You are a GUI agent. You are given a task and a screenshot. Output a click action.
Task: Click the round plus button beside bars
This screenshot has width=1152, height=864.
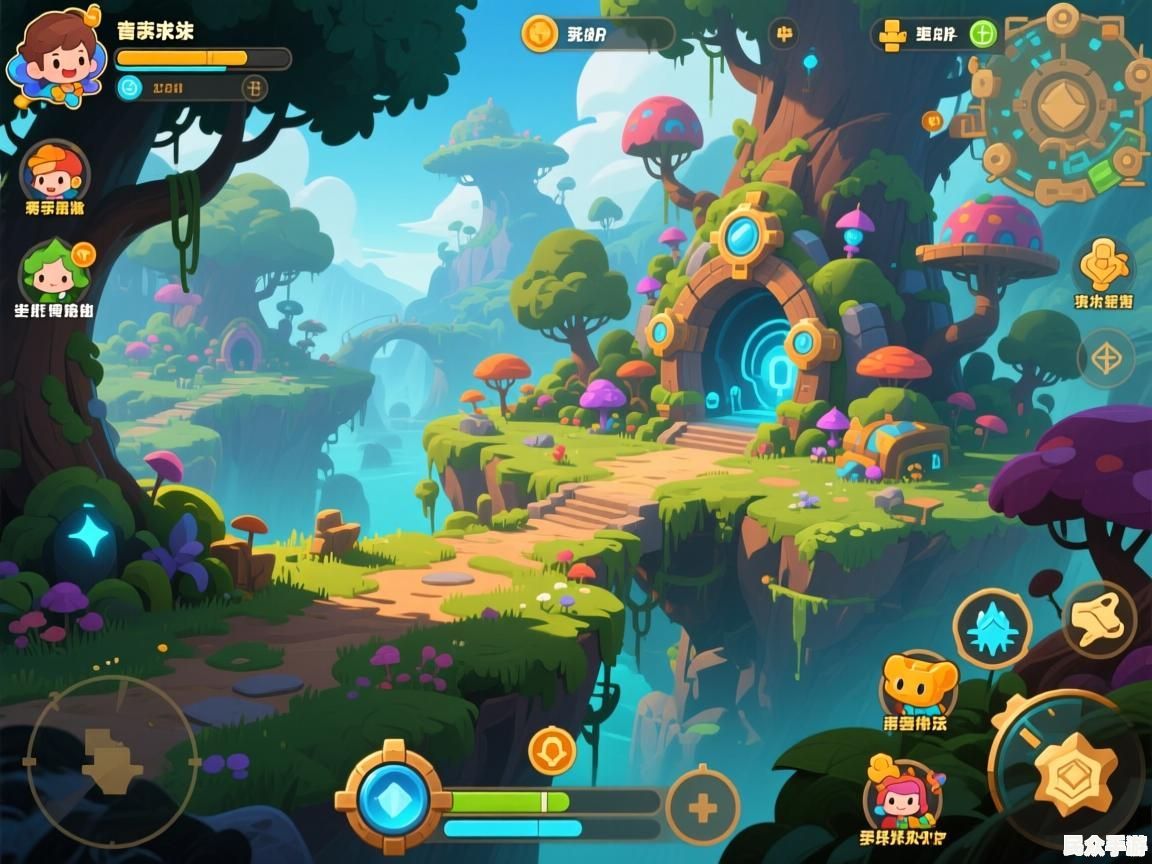(x=702, y=806)
